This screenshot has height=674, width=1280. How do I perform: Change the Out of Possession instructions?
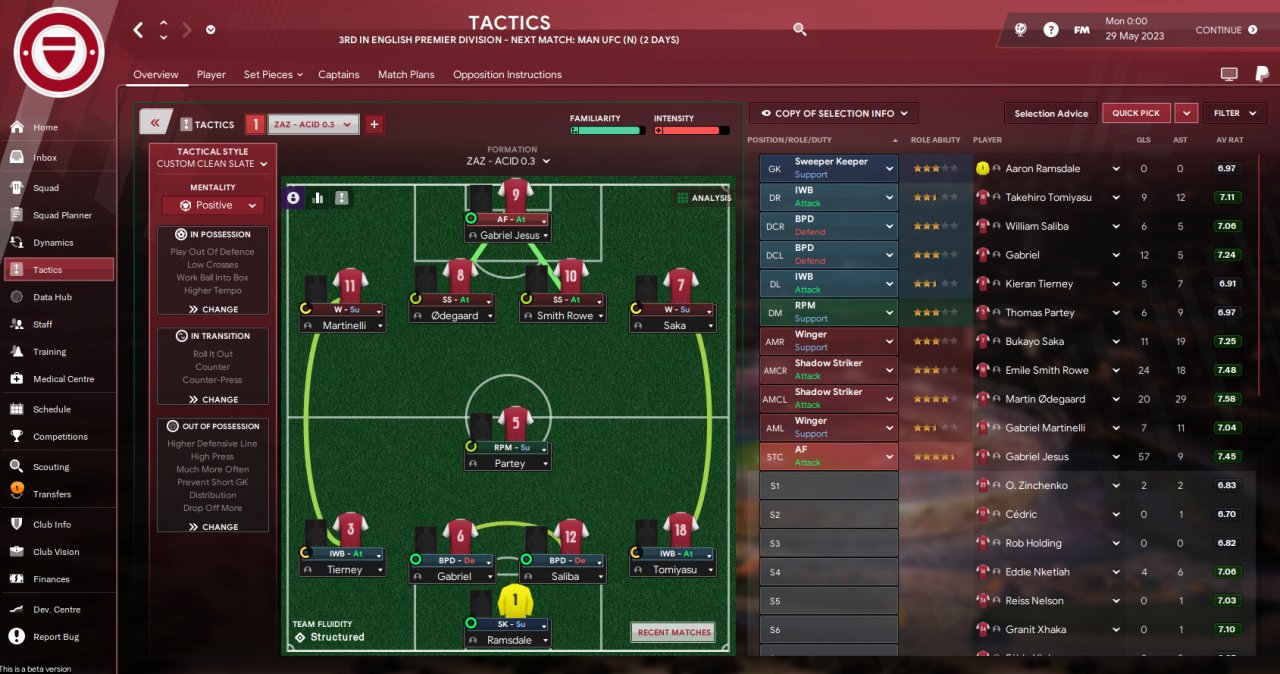(213, 527)
